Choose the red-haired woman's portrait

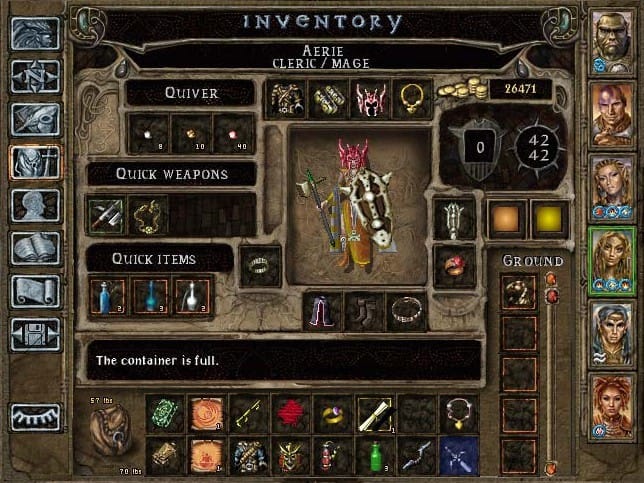[612, 407]
